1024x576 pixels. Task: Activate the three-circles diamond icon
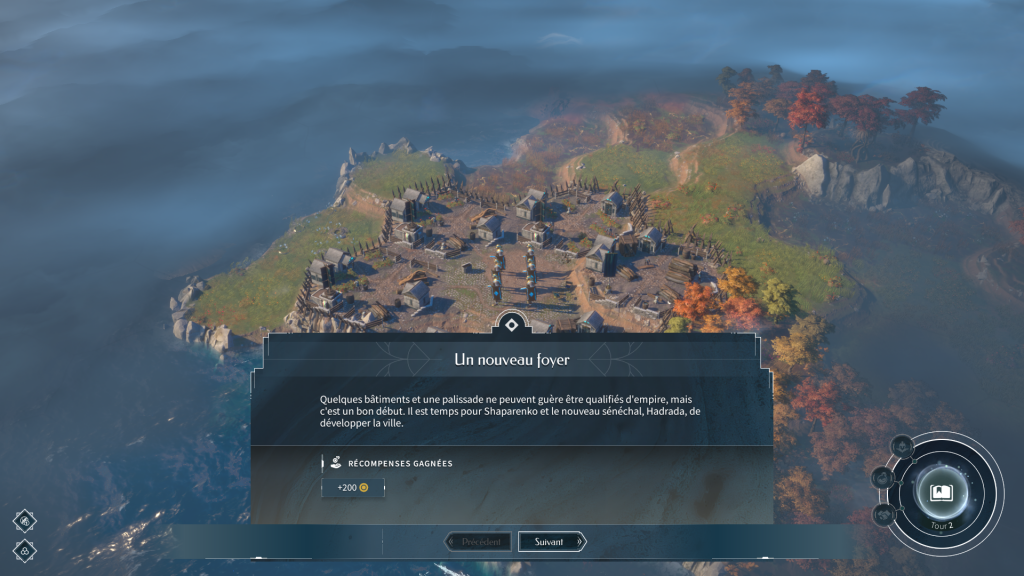click(x=25, y=549)
